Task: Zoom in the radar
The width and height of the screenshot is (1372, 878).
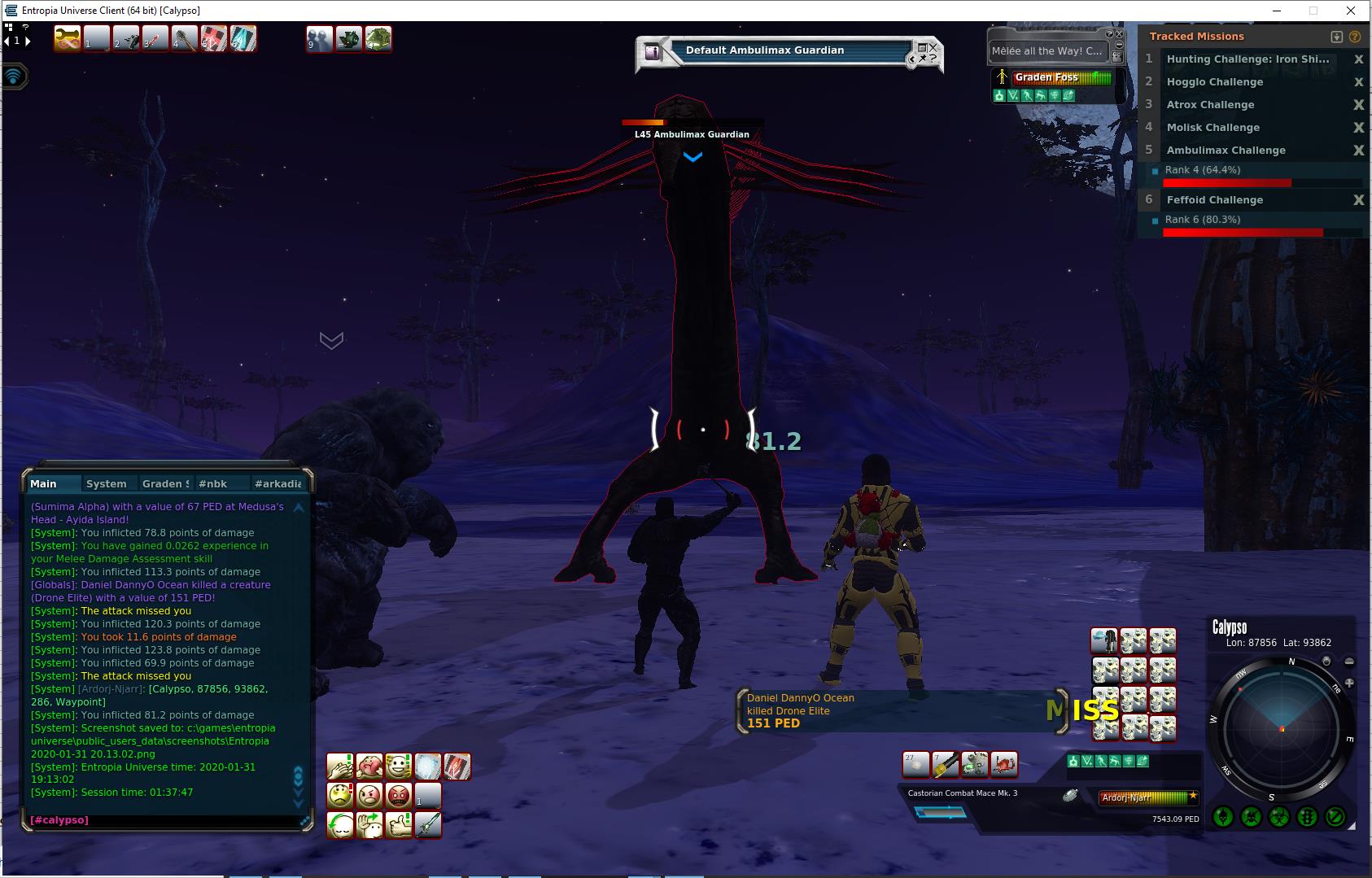Action: click(x=1349, y=684)
